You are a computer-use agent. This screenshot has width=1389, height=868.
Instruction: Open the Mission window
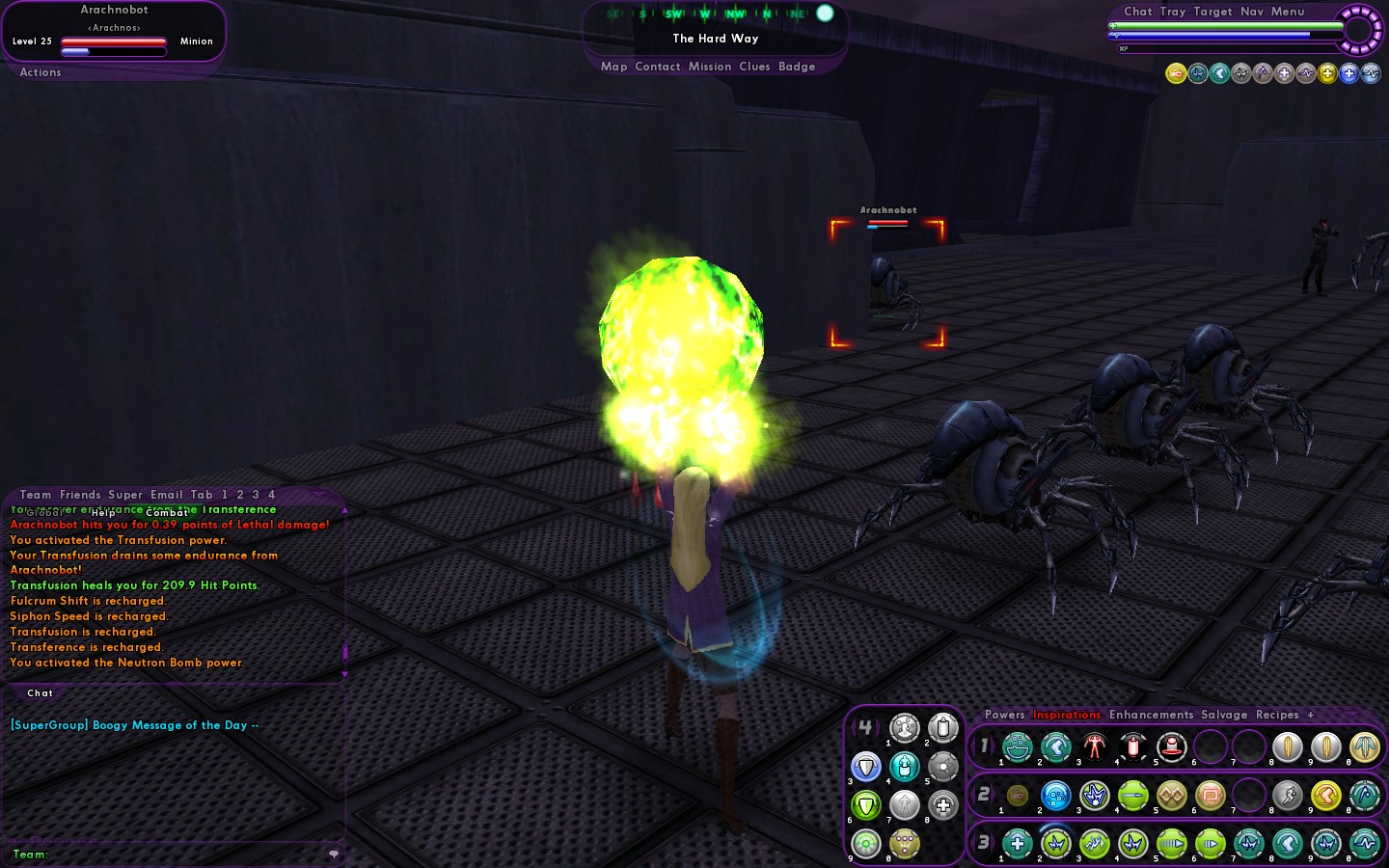coord(710,67)
